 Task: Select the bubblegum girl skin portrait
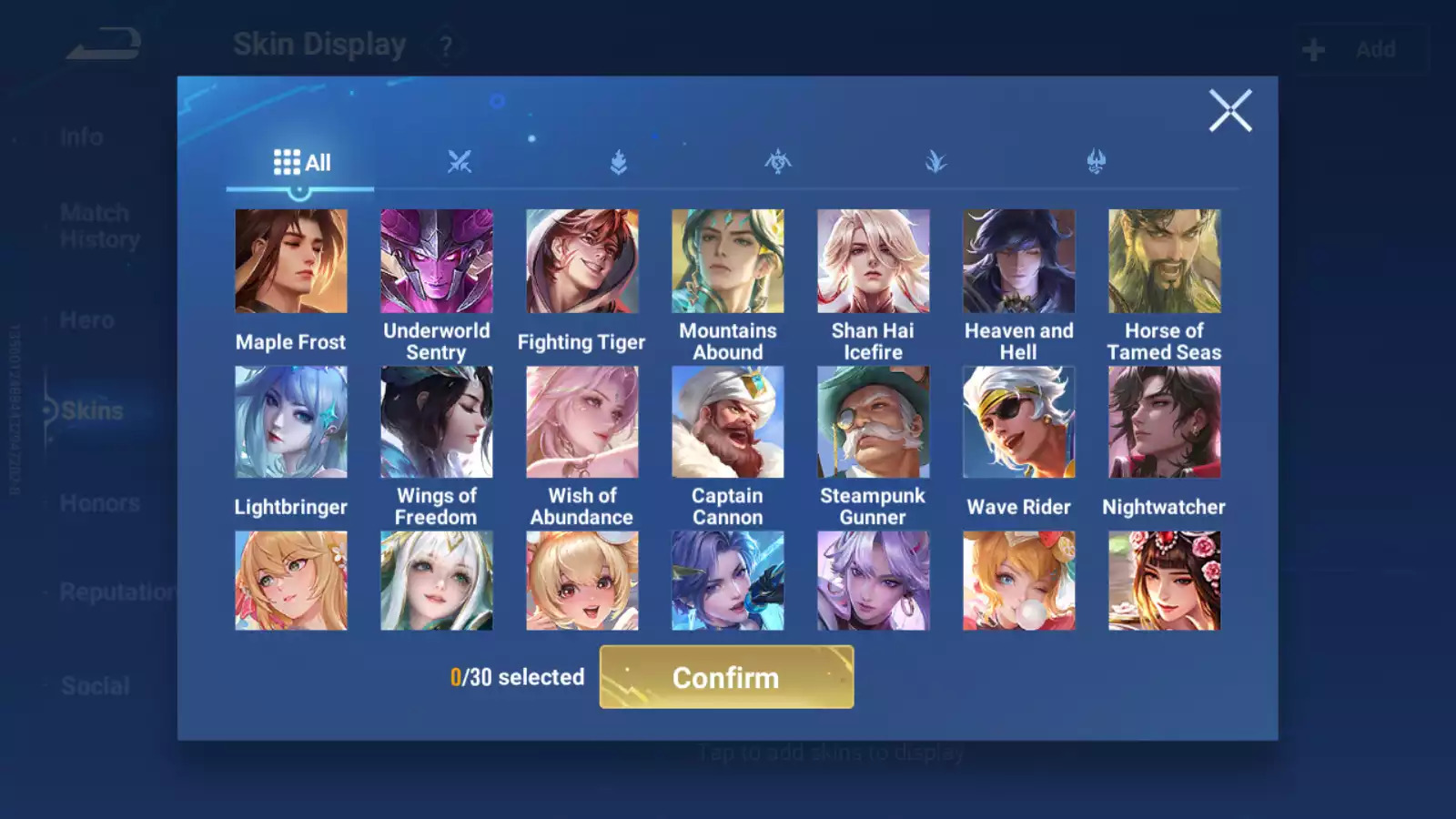click(x=1019, y=581)
